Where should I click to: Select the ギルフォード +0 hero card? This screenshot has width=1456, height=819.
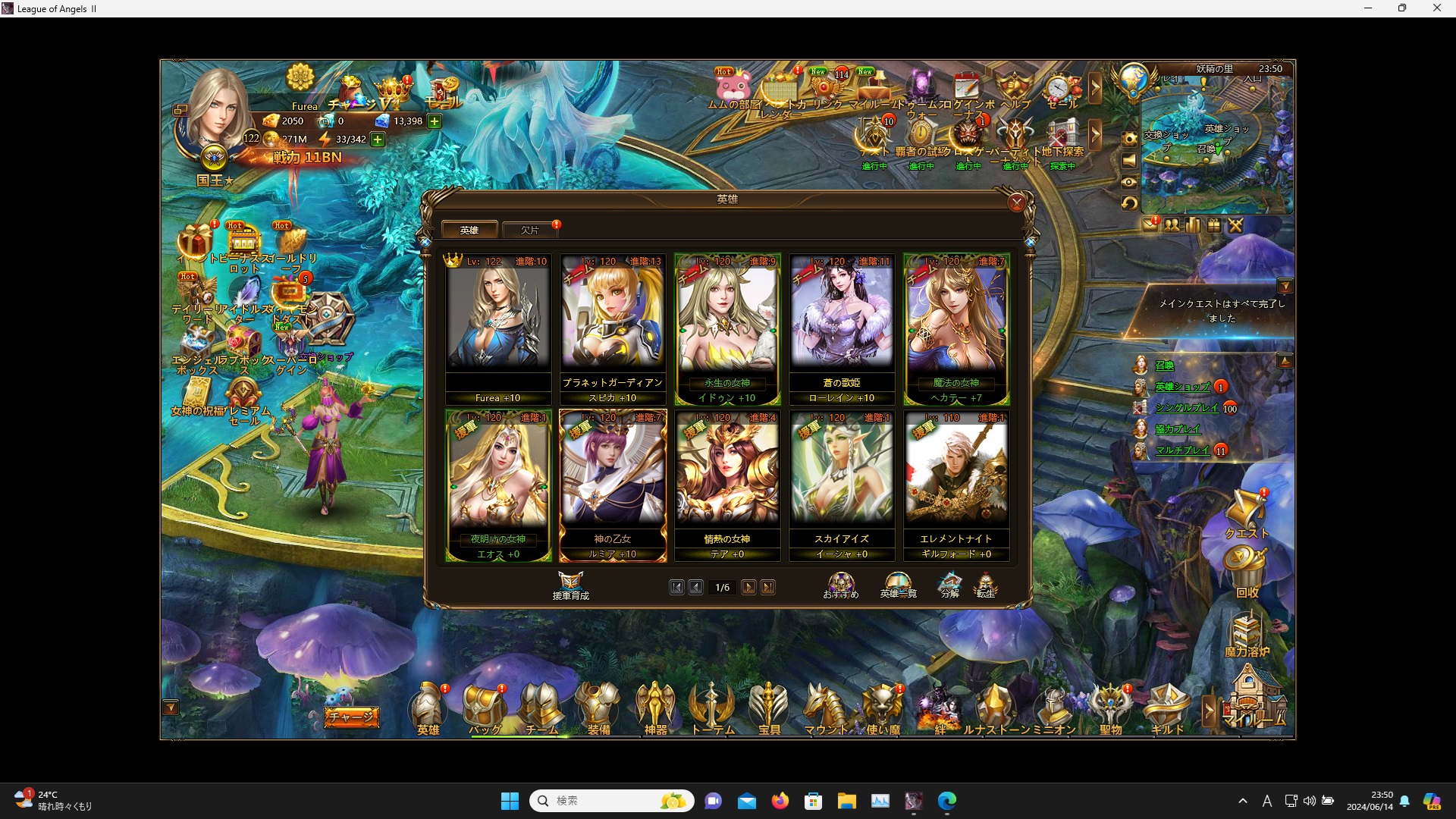click(956, 485)
